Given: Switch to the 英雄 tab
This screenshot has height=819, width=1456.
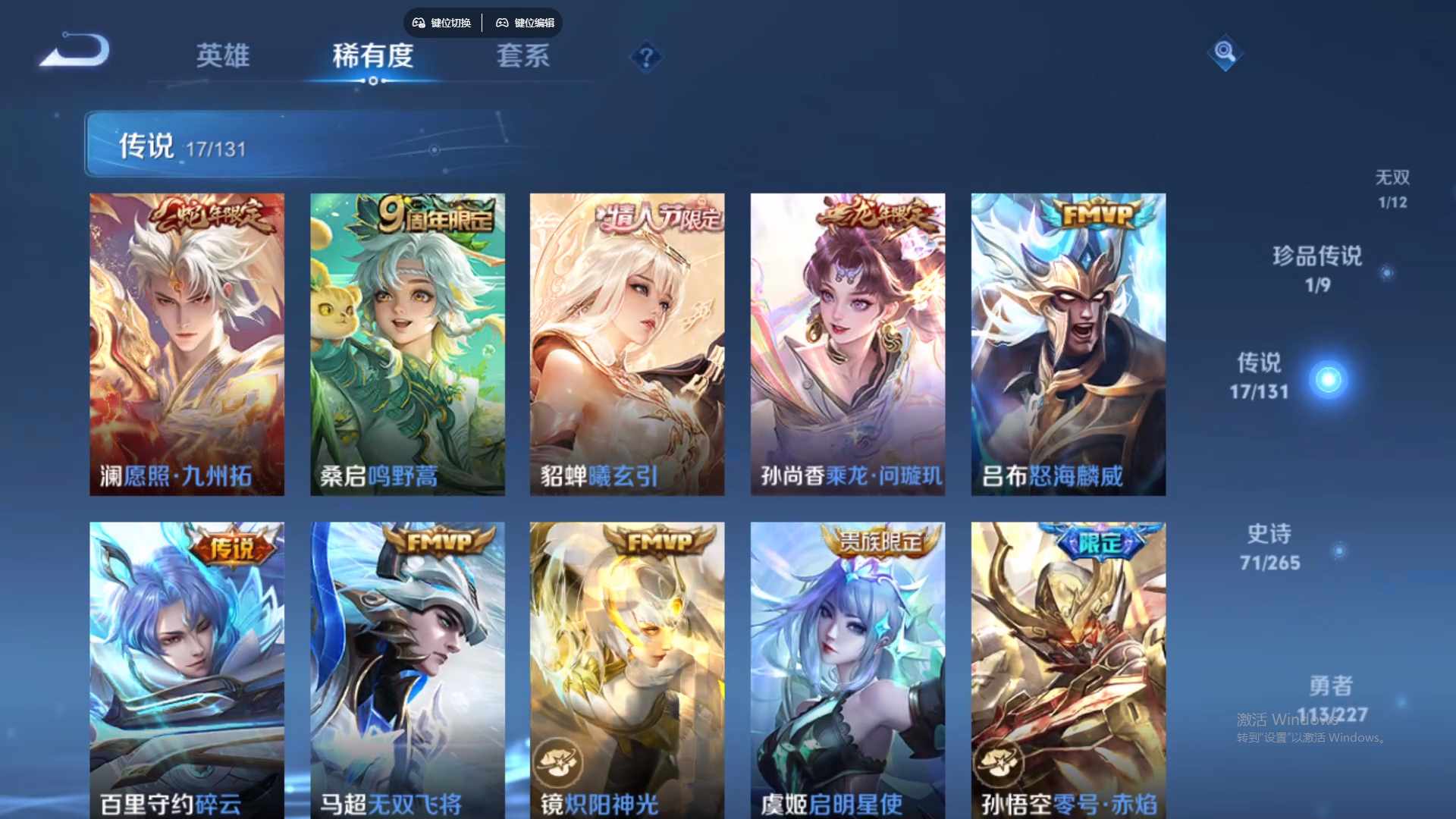Looking at the screenshot, I should 222,55.
